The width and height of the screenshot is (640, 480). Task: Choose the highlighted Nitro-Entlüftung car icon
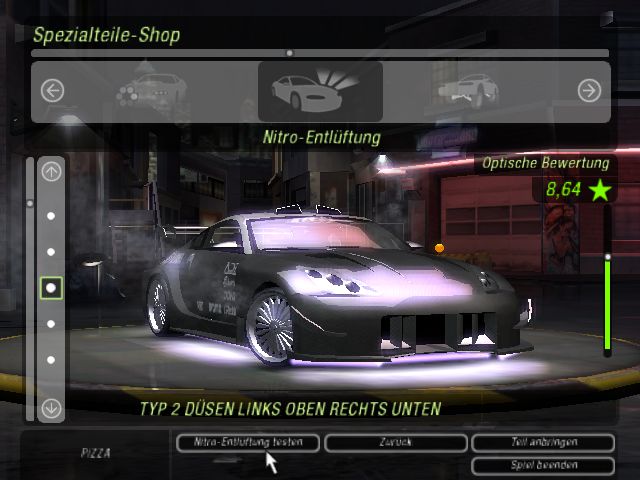coord(320,91)
